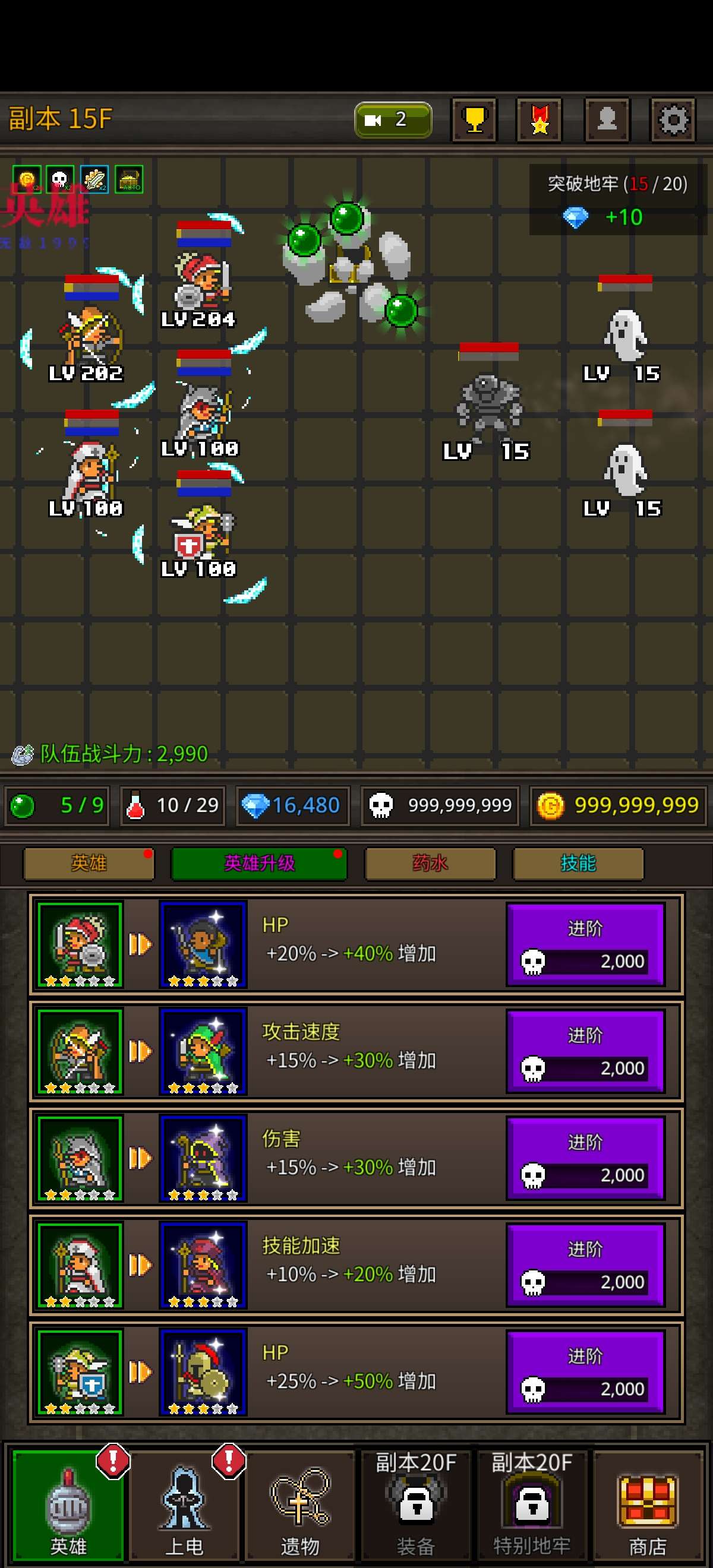Click 进阶 on the 技能加速 row
Image resolution: width=713 pixels, height=1568 pixels.
pos(585,1266)
